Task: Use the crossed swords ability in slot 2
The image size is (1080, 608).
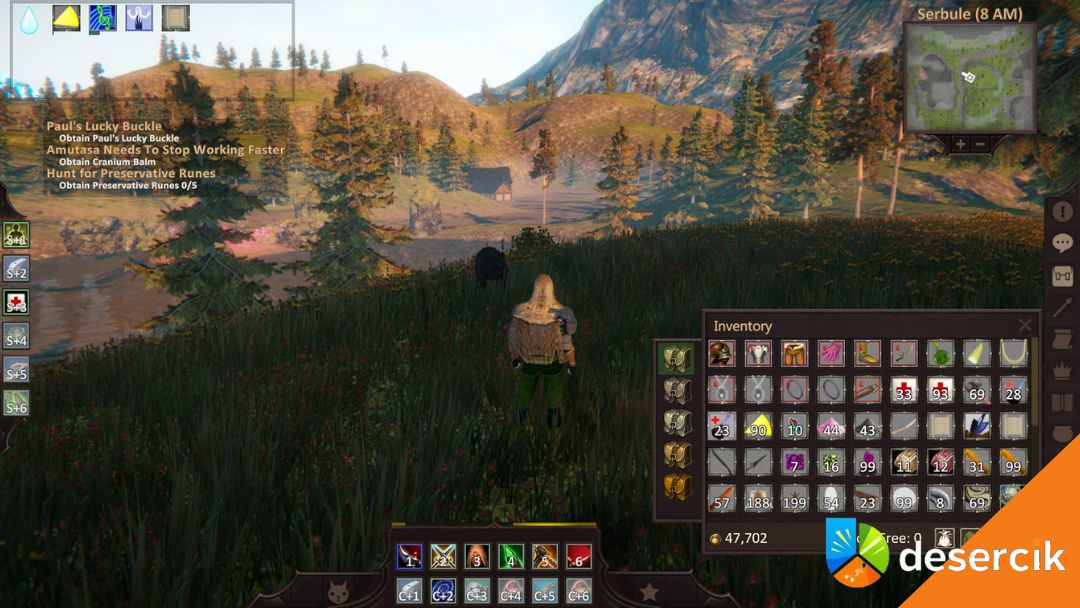Action: tap(443, 556)
